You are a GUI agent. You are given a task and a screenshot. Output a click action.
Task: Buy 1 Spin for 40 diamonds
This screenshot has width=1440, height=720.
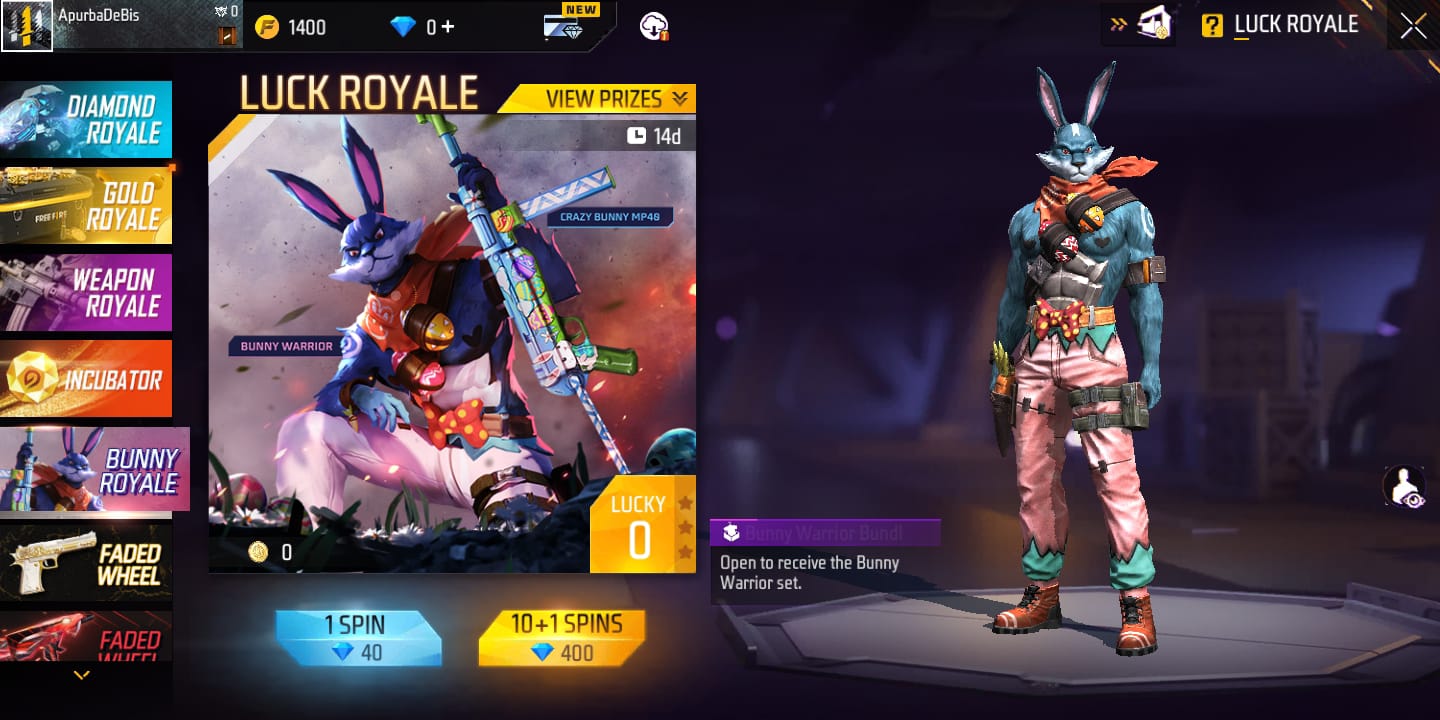coord(359,639)
